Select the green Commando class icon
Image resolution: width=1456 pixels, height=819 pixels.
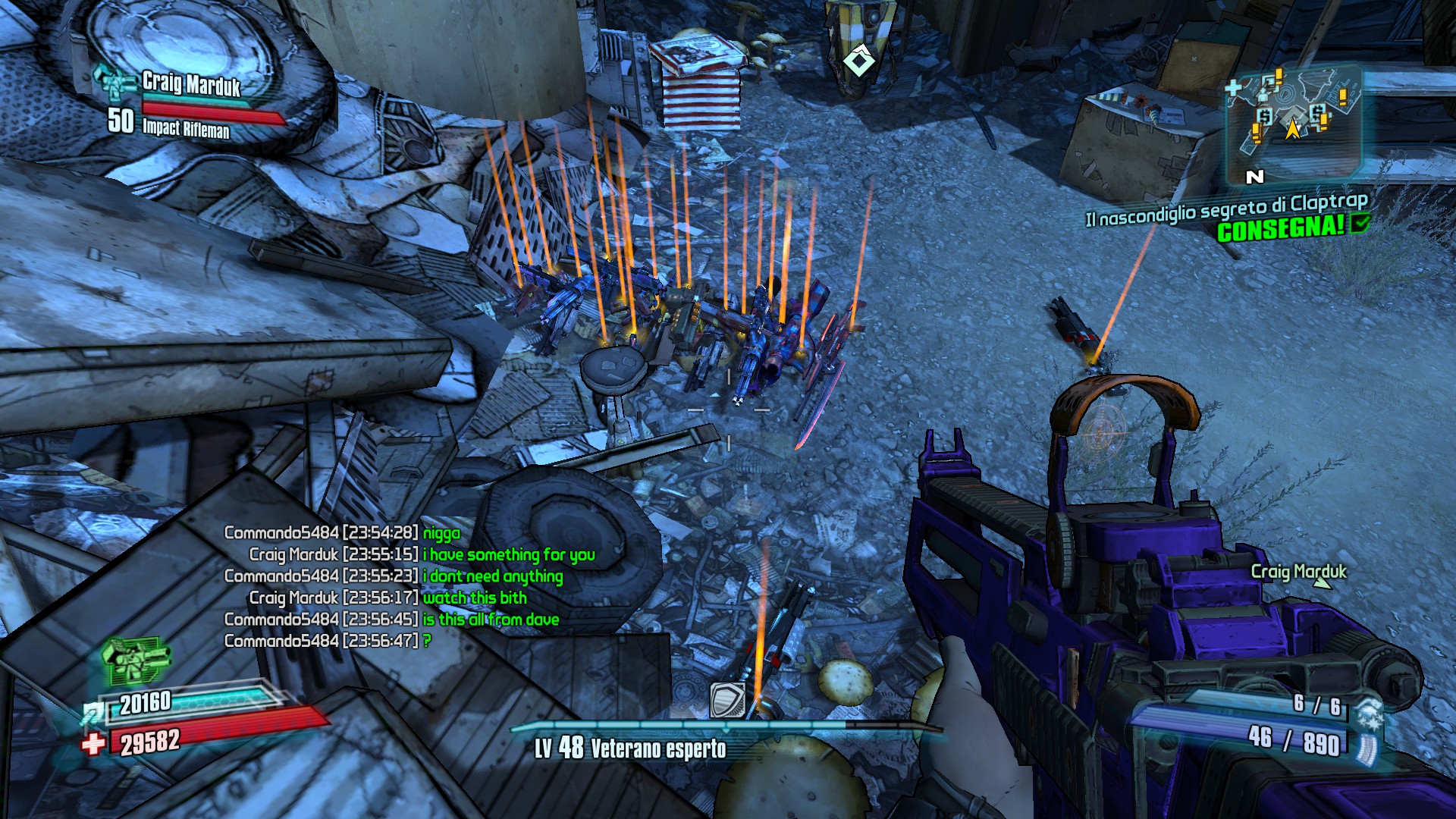(135, 658)
